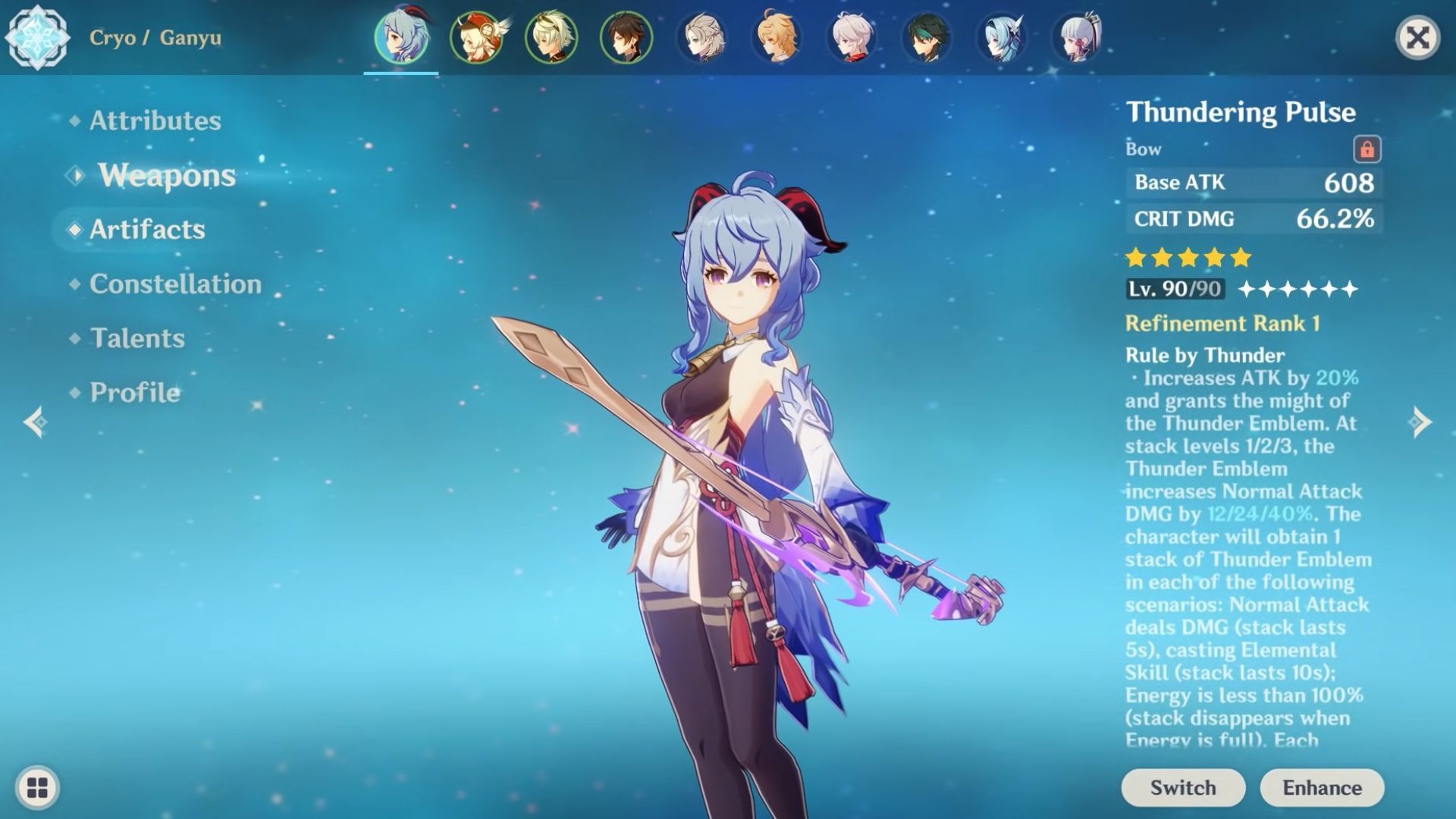Choose the dark-haired Zhongli portrait
Screen dimensions: 1456x819
[626, 36]
